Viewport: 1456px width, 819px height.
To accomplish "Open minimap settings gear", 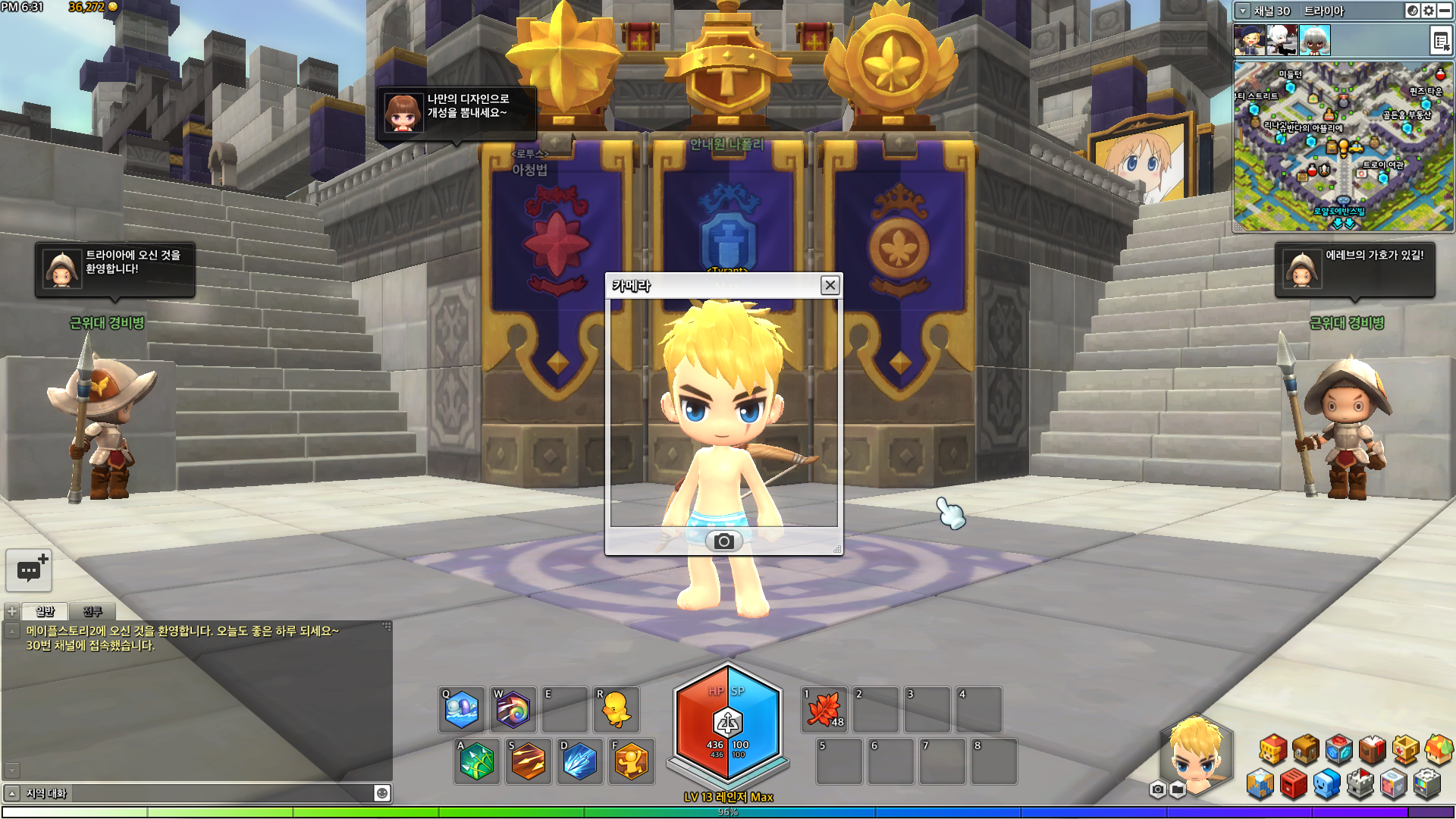I will coord(1429,11).
